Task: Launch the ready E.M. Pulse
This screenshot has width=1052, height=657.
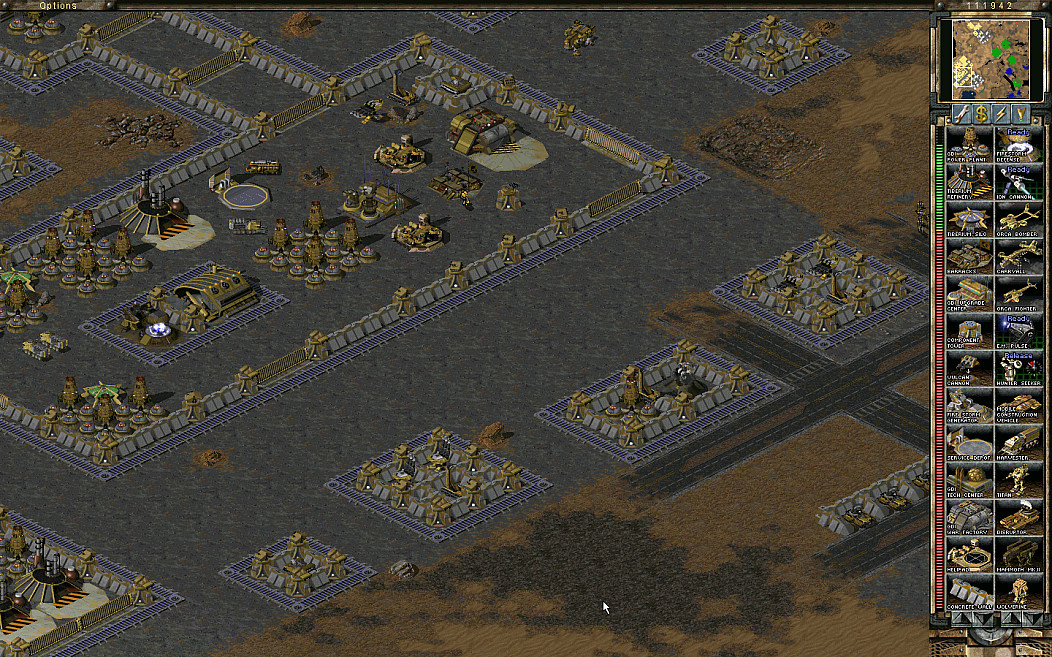Action: tap(1018, 332)
